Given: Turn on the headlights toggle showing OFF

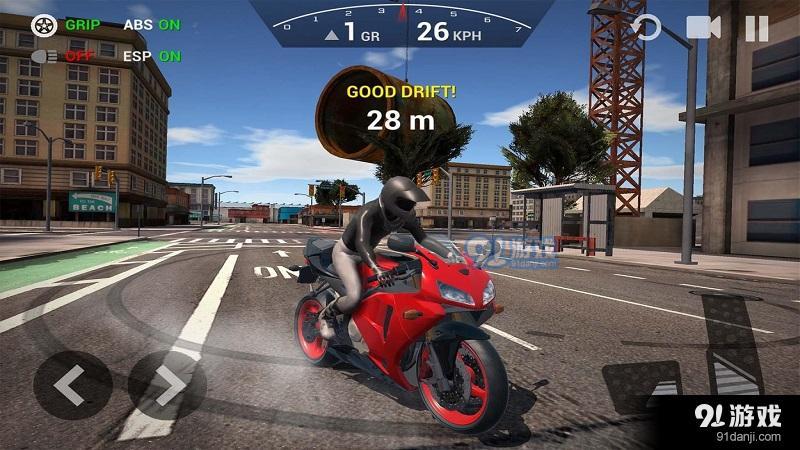Looking at the screenshot, I should coord(45,56).
